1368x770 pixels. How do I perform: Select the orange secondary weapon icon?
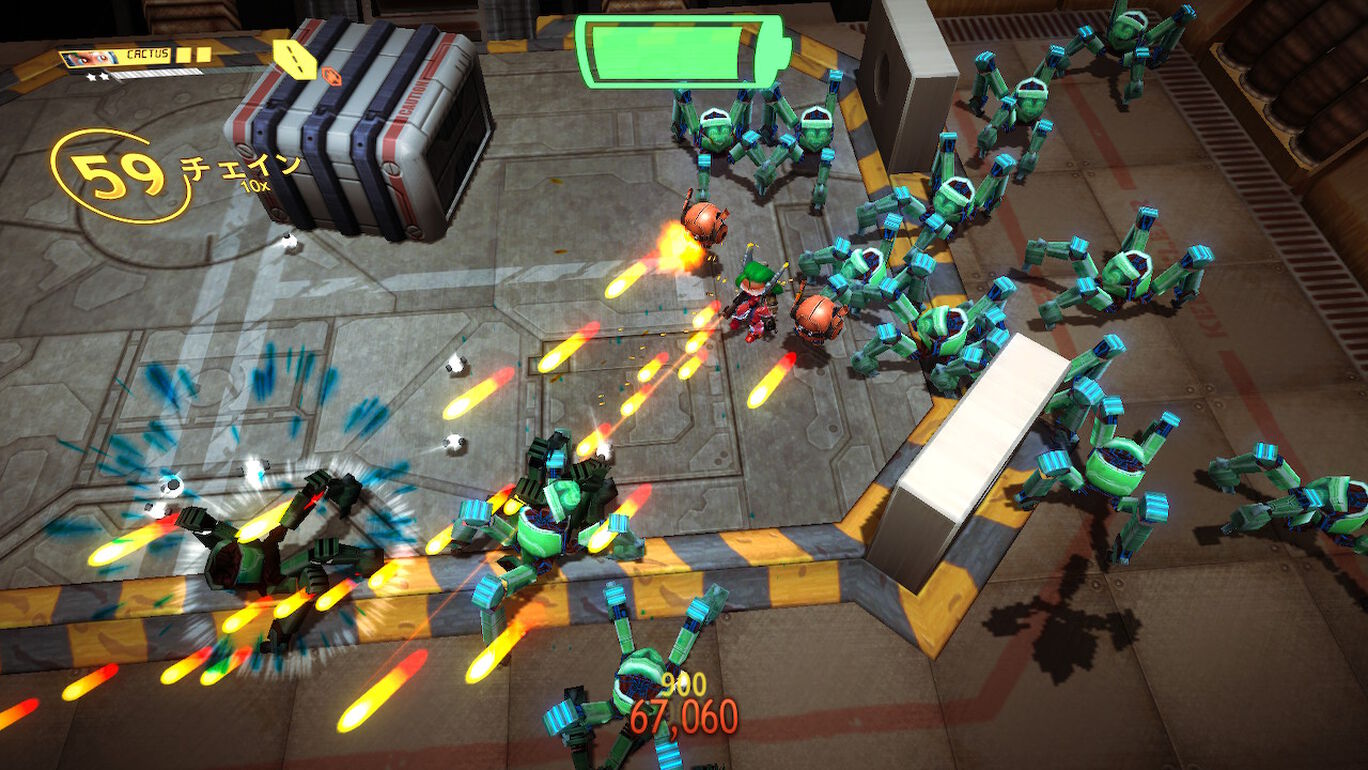330,72
